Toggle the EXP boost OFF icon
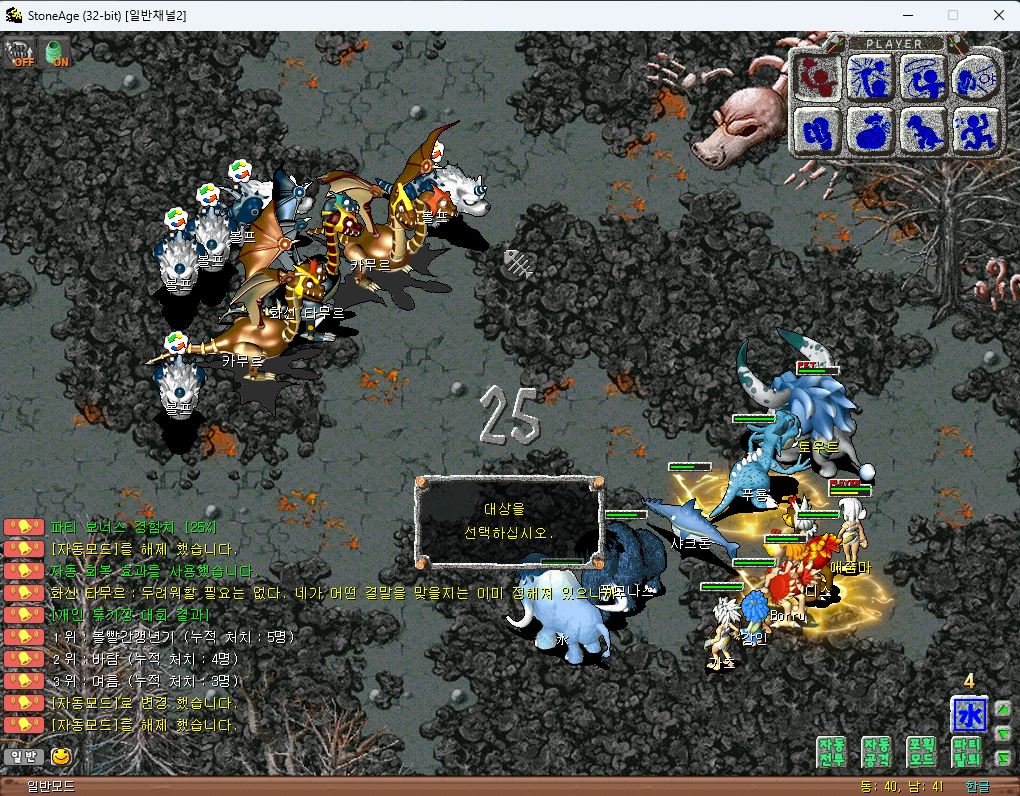 18,51
